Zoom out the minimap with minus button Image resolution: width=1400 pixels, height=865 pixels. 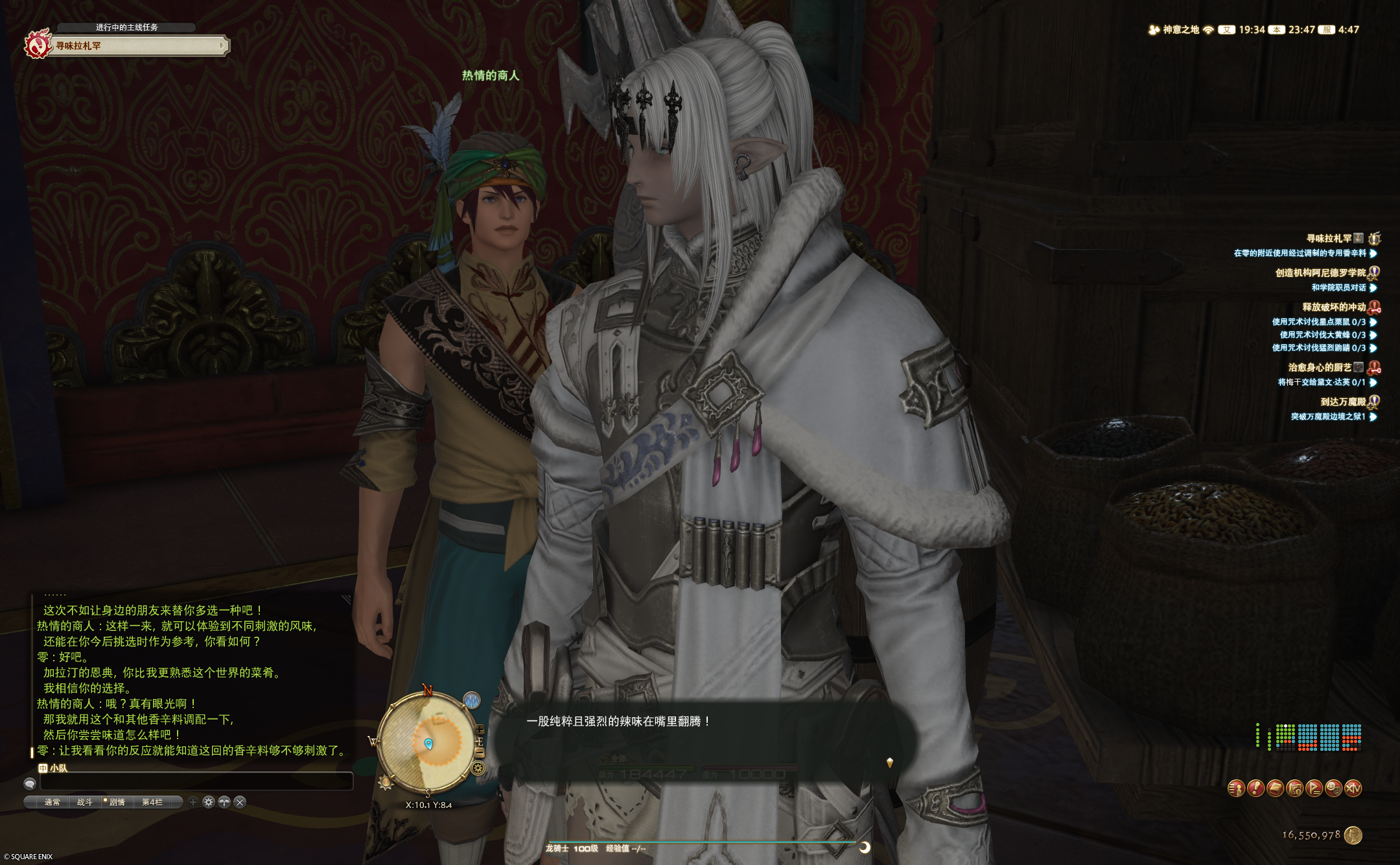coord(480,752)
